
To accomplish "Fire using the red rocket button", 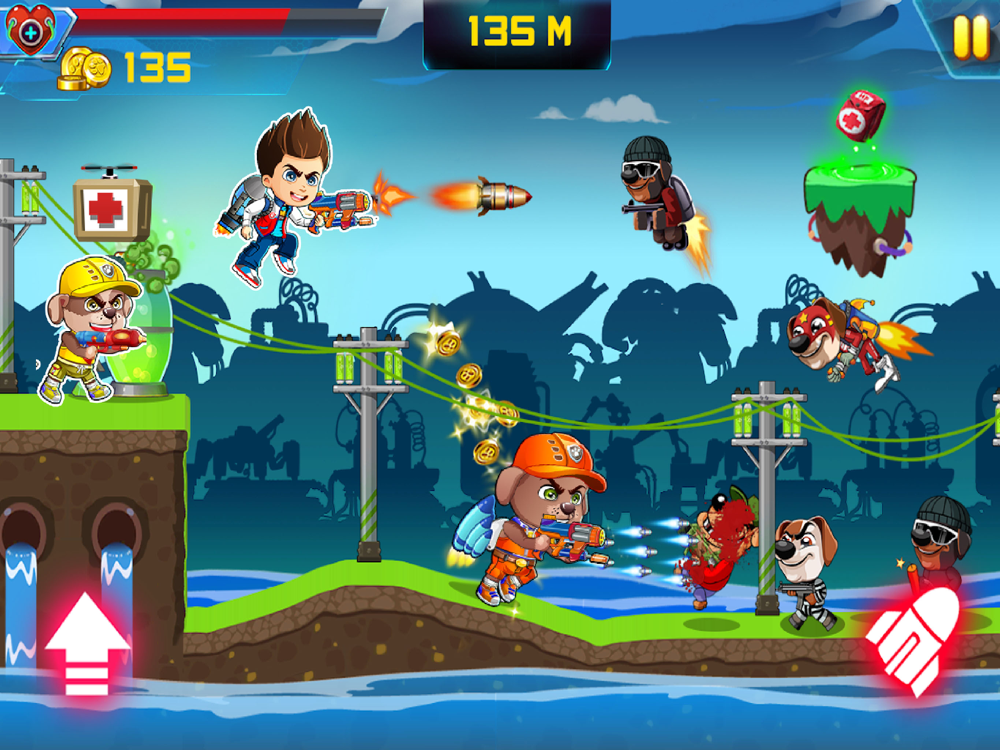I will 912,641.
